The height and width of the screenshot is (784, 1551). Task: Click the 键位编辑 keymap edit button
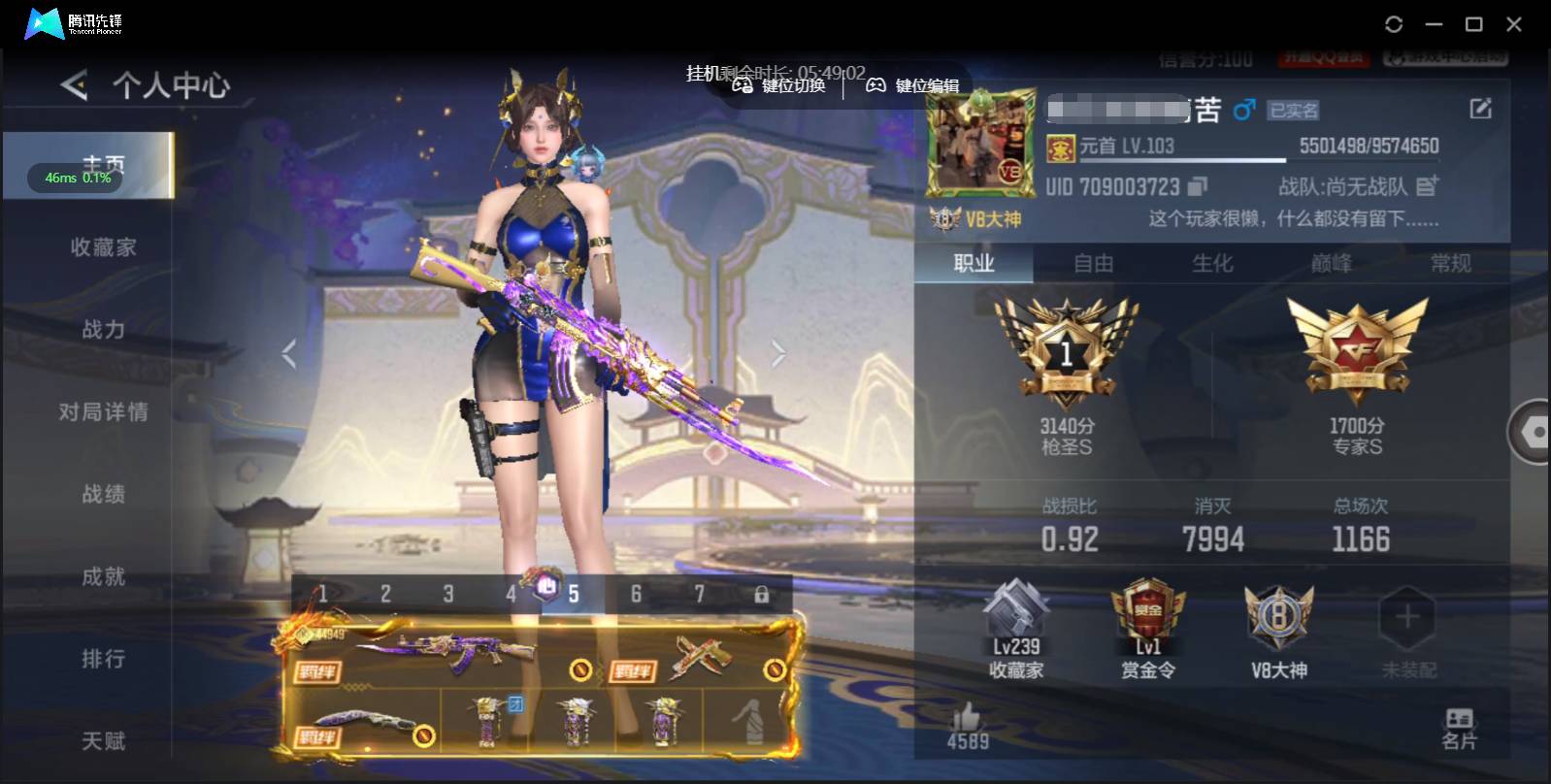(x=912, y=85)
